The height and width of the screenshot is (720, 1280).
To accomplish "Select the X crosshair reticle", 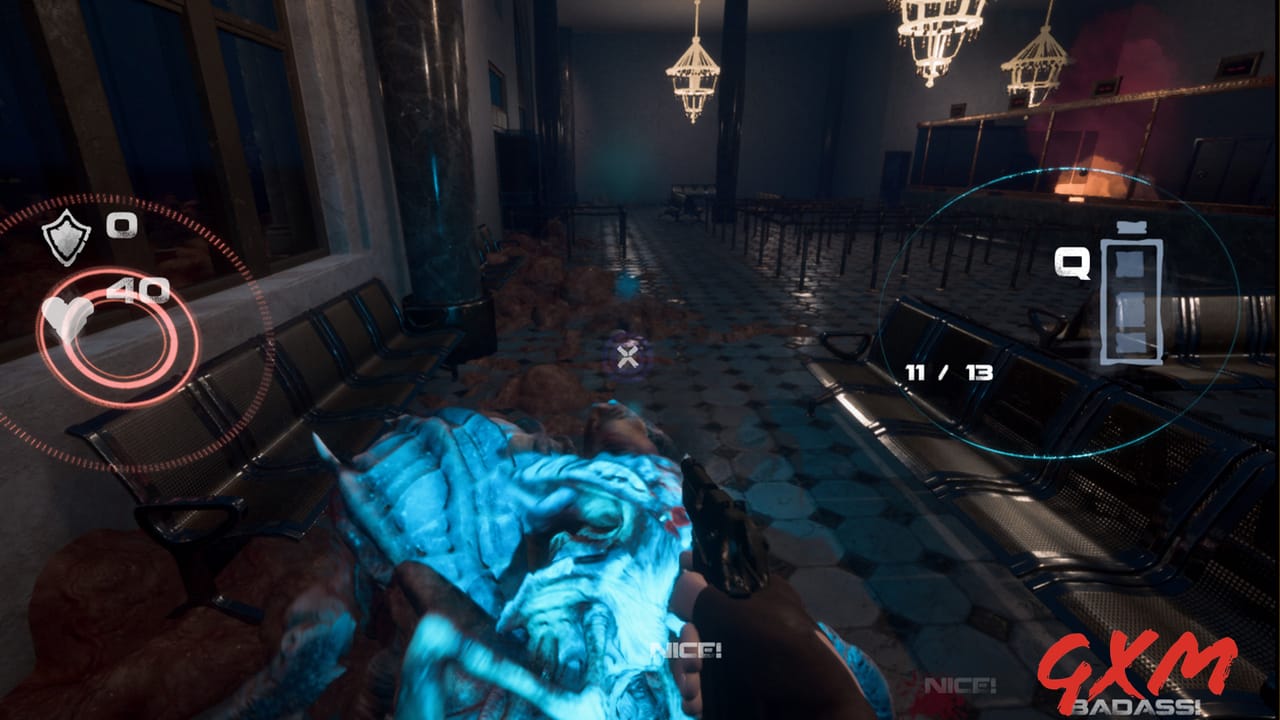I will coord(629,355).
